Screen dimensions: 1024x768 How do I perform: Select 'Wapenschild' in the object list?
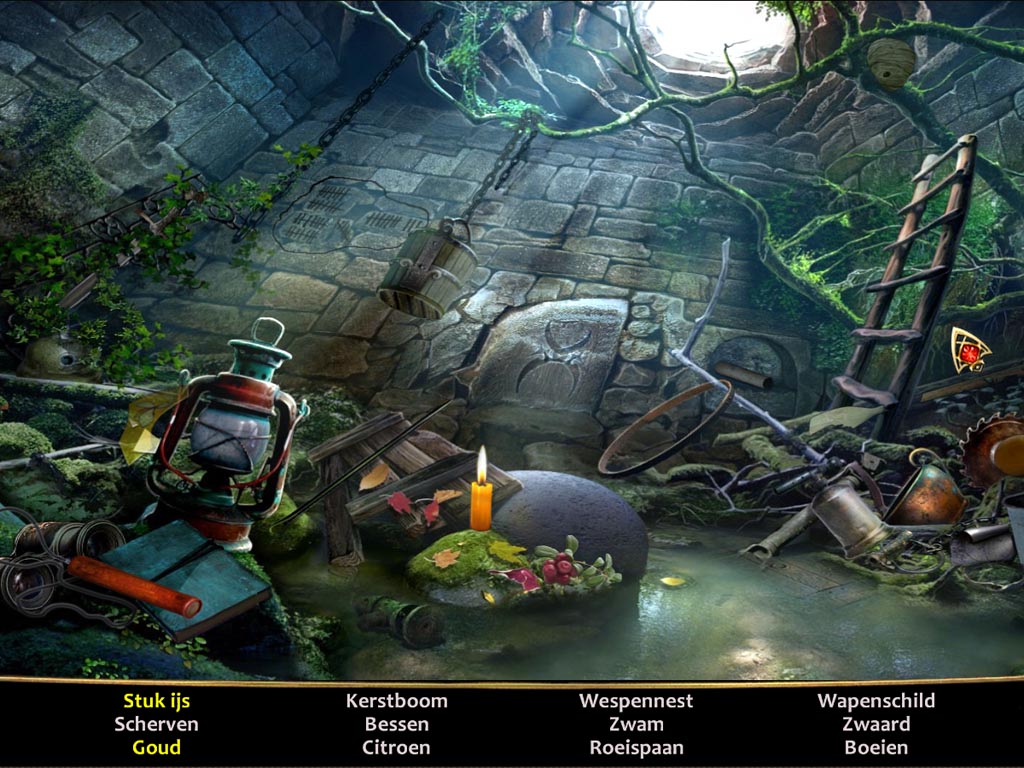coord(876,701)
